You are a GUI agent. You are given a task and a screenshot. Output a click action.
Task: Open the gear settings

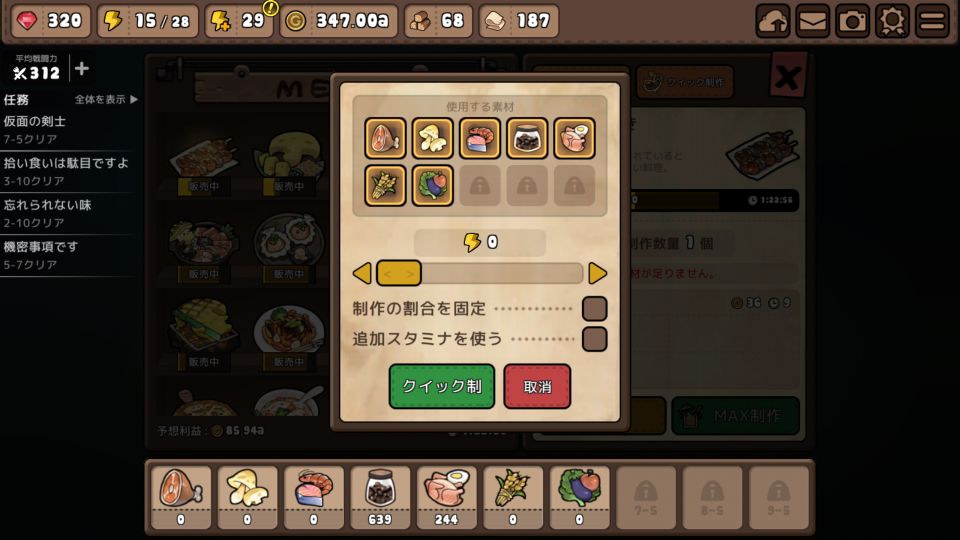pyautogui.click(x=892, y=20)
